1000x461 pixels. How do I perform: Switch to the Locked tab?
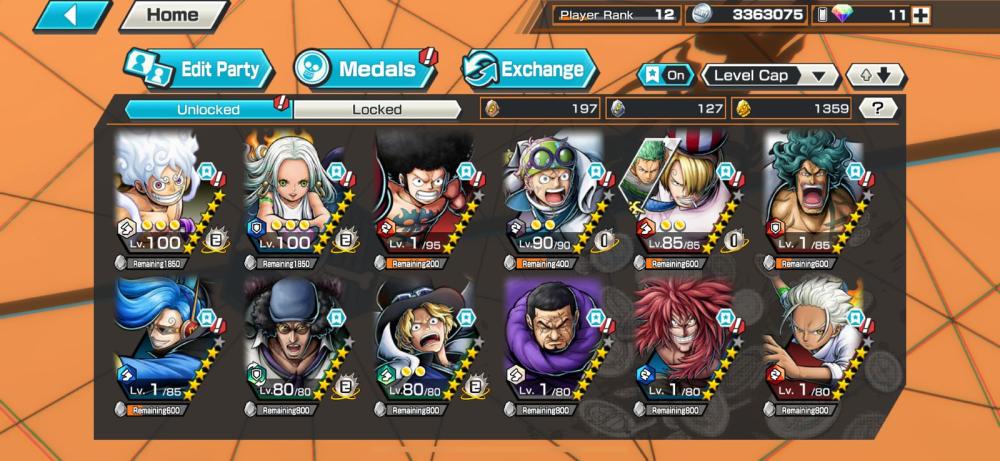(377, 109)
